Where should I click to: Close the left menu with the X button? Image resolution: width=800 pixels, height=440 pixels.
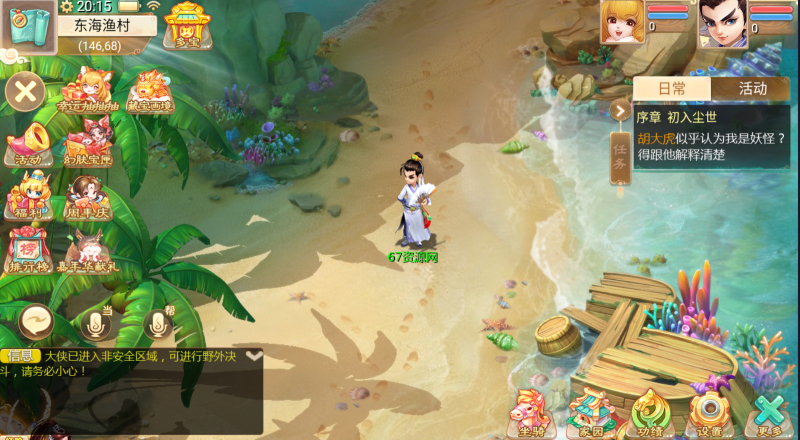[26, 94]
